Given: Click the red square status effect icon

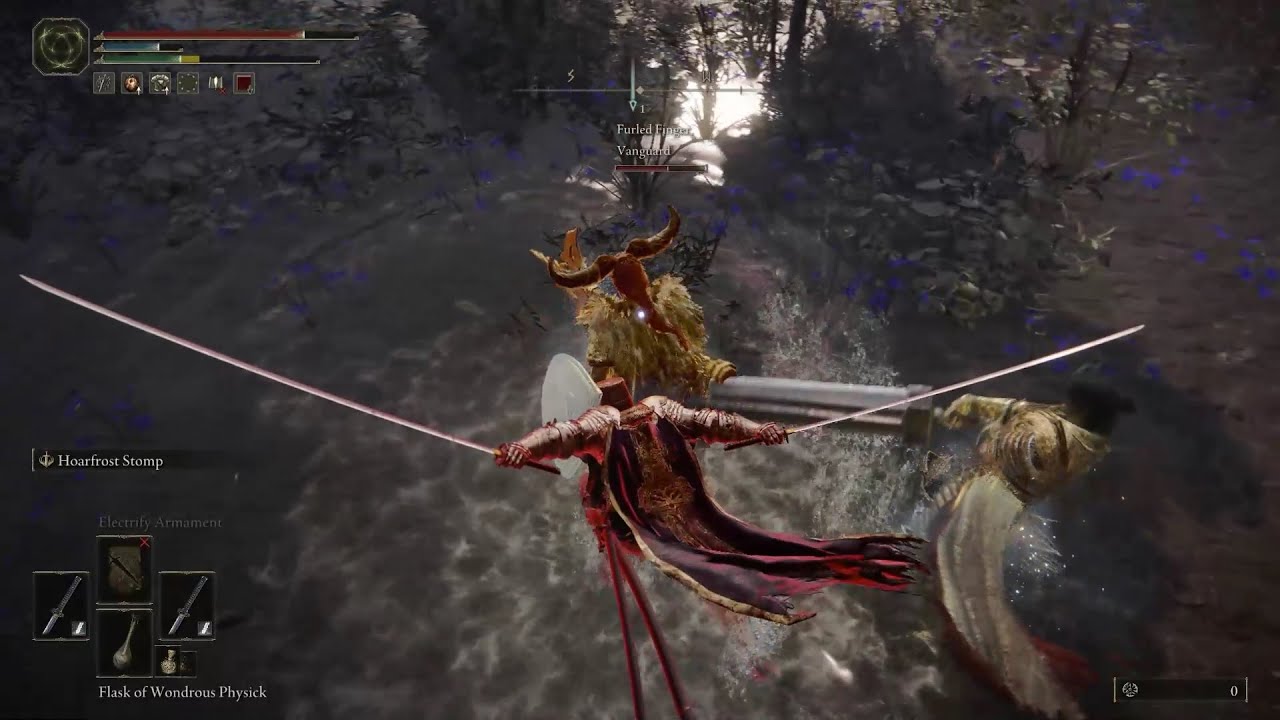Looking at the screenshot, I should click(244, 83).
